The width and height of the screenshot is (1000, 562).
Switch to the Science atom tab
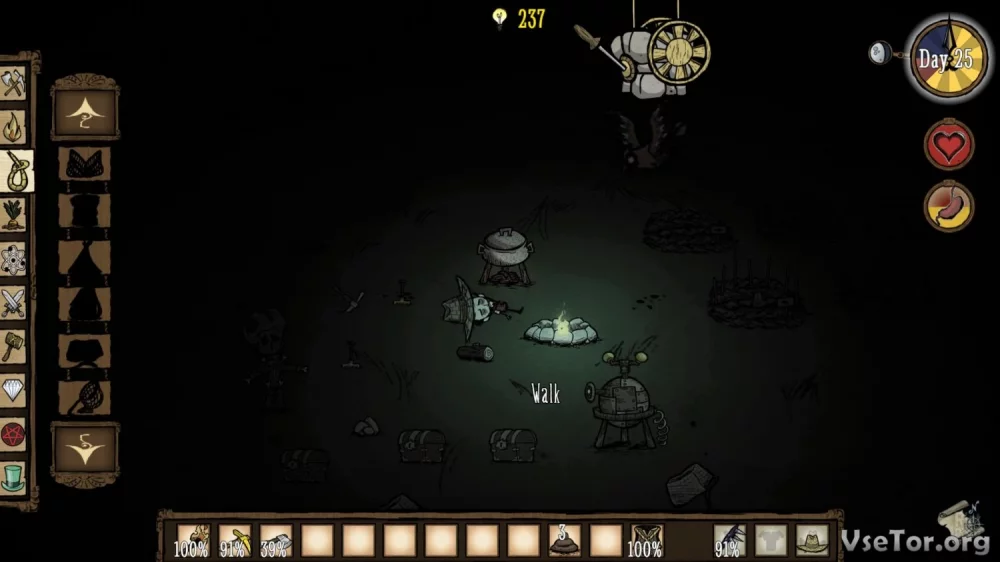(x=13, y=259)
